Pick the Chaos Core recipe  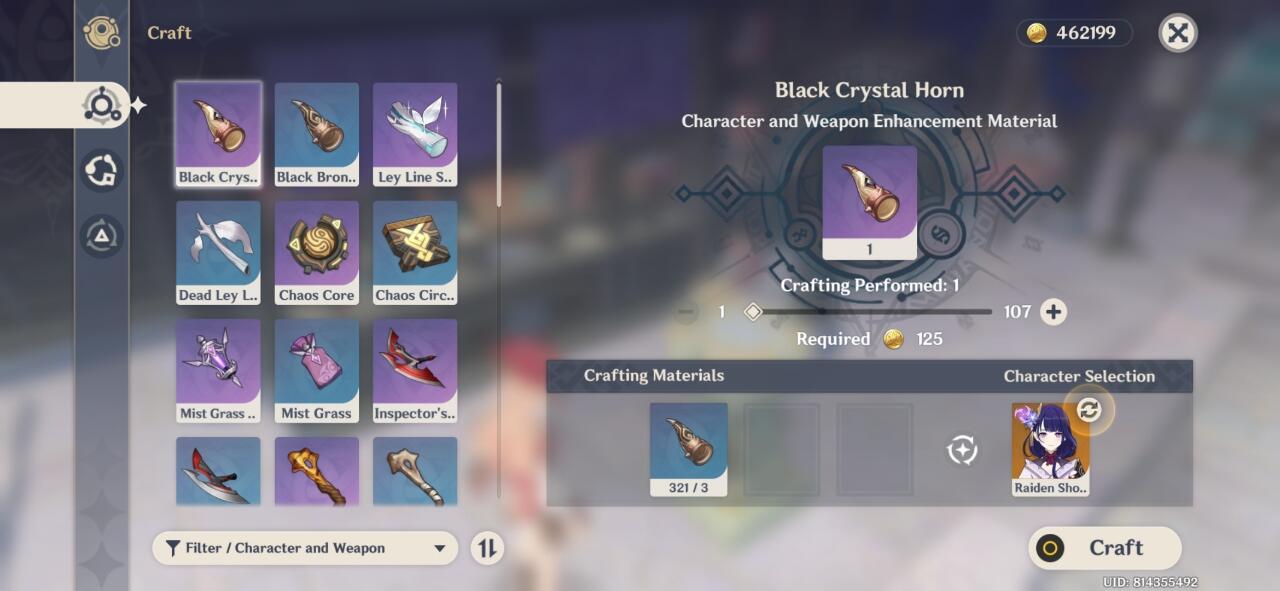pos(317,252)
